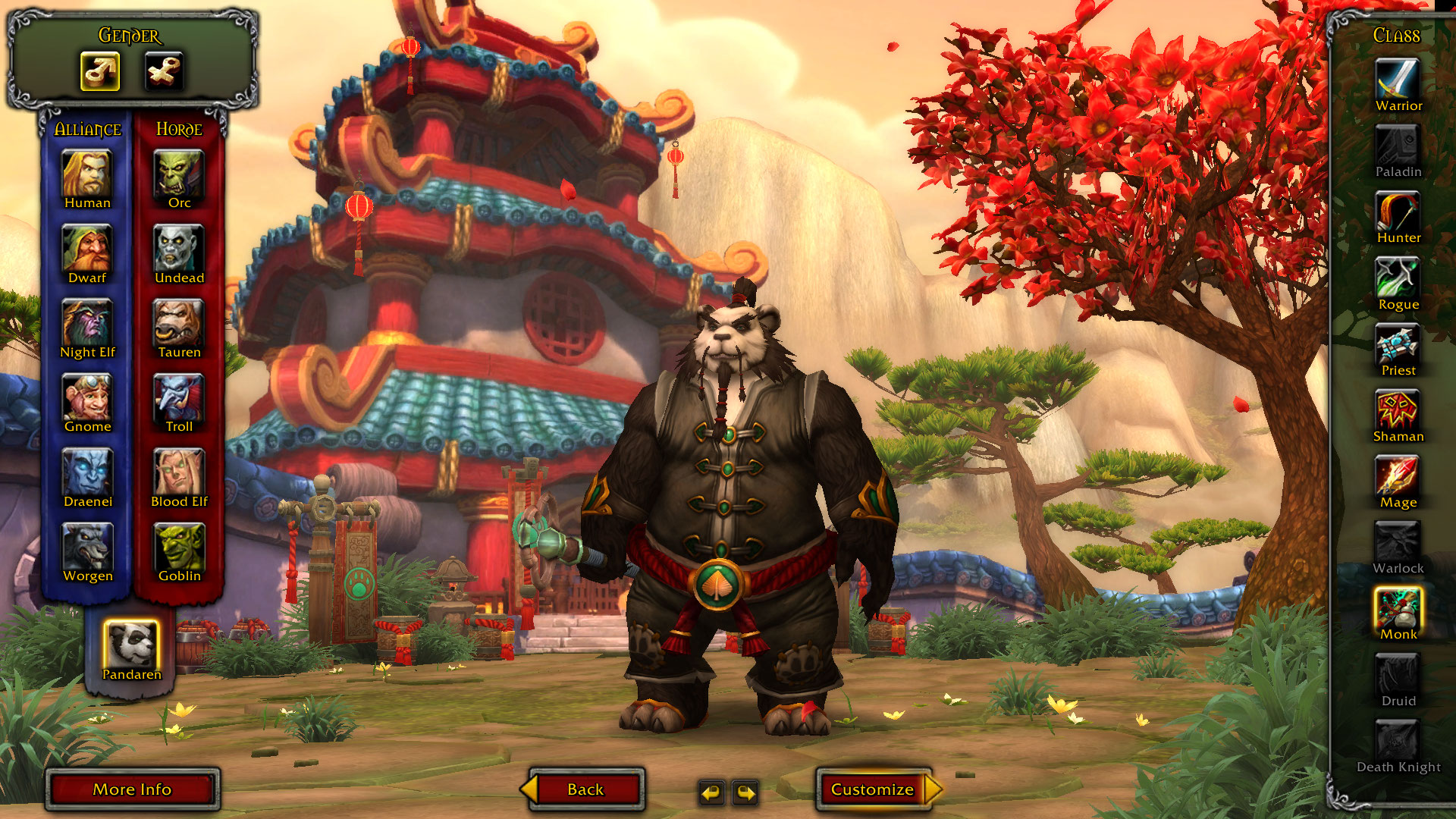Switch to the female gender symbol
The image size is (1456, 819).
point(162,71)
